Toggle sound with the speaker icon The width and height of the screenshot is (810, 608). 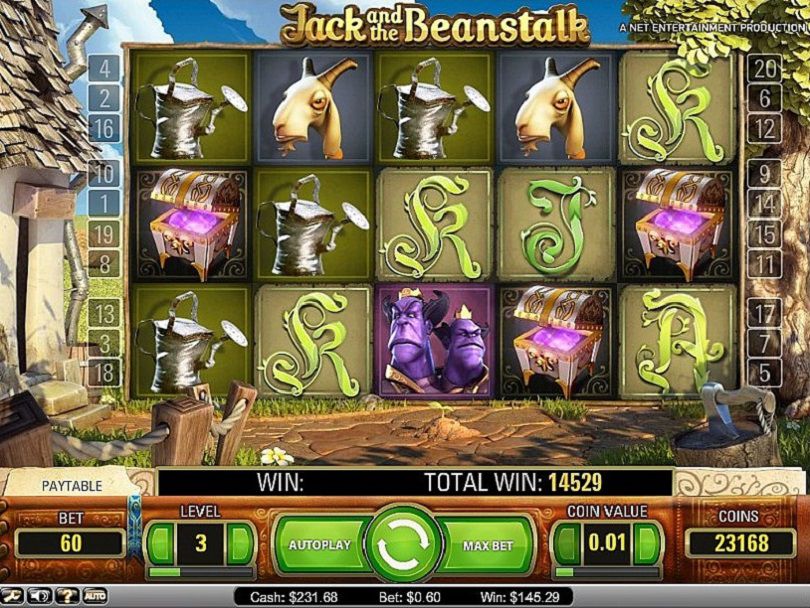(x=42, y=597)
